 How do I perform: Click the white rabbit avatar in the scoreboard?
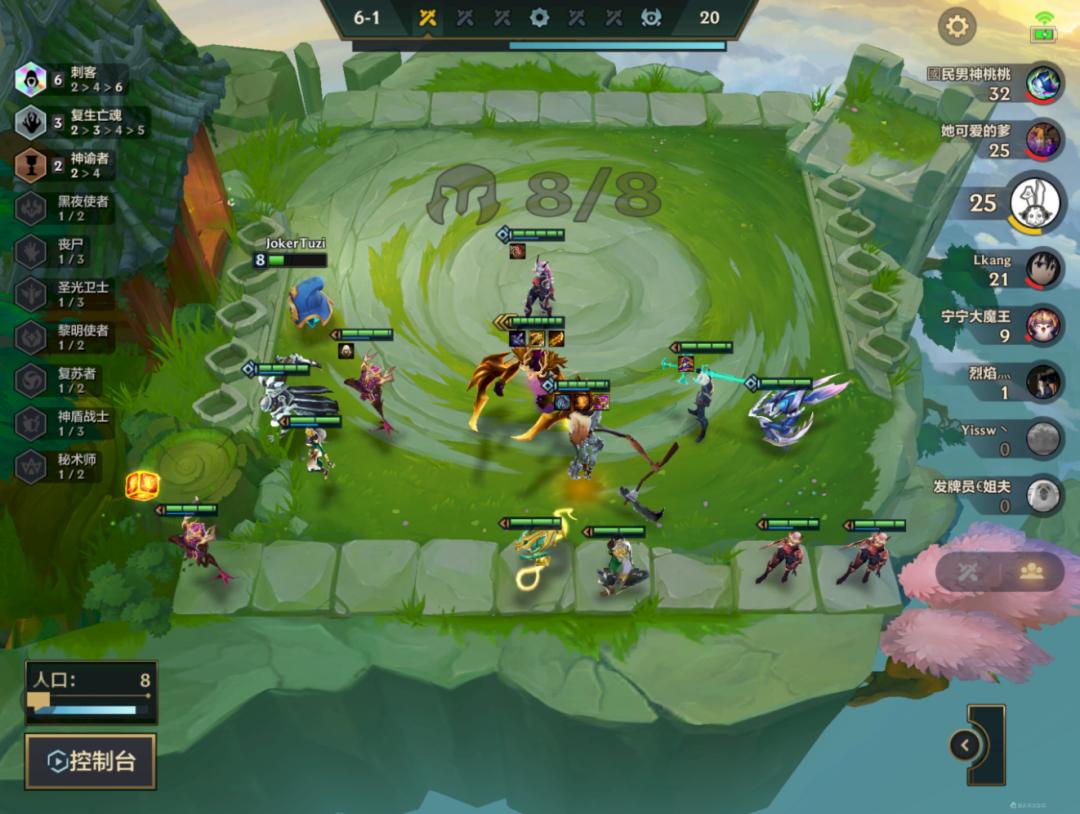1034,203
